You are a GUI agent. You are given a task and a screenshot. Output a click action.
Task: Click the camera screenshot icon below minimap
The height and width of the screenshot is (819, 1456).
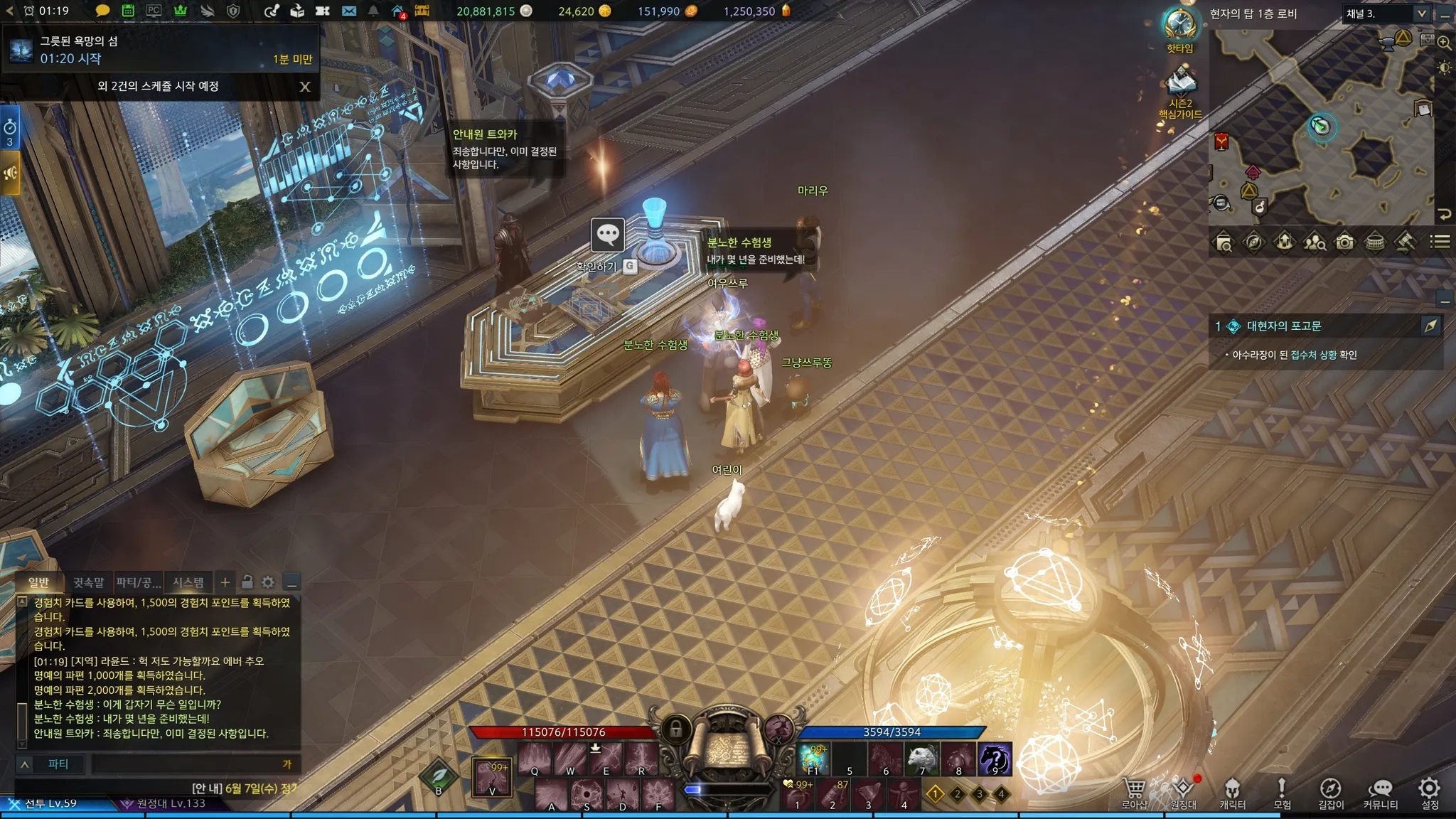tap(1344, 242)
